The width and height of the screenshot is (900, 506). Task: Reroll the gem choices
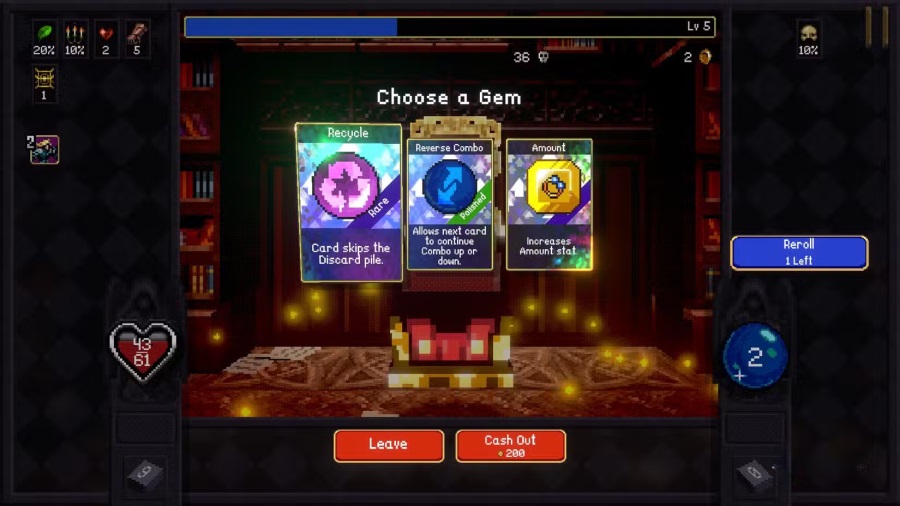click(798, 252)
